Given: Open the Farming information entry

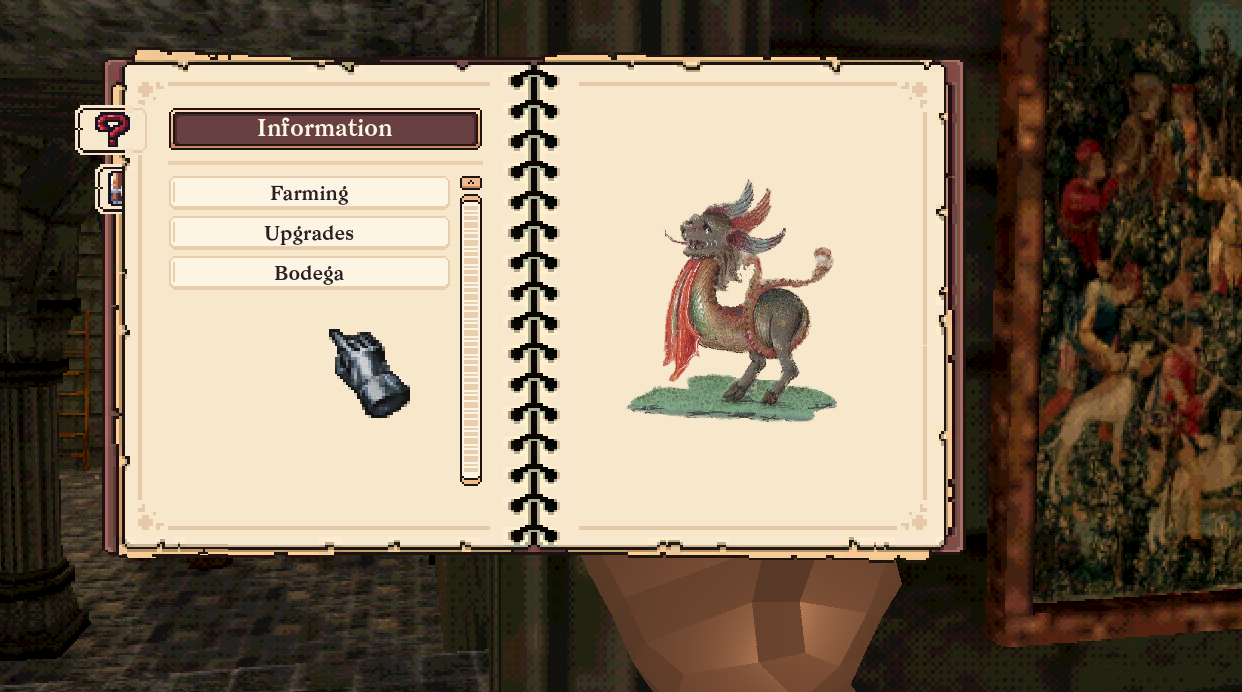Looking at the screenshot, I should [x=309, y=193].
